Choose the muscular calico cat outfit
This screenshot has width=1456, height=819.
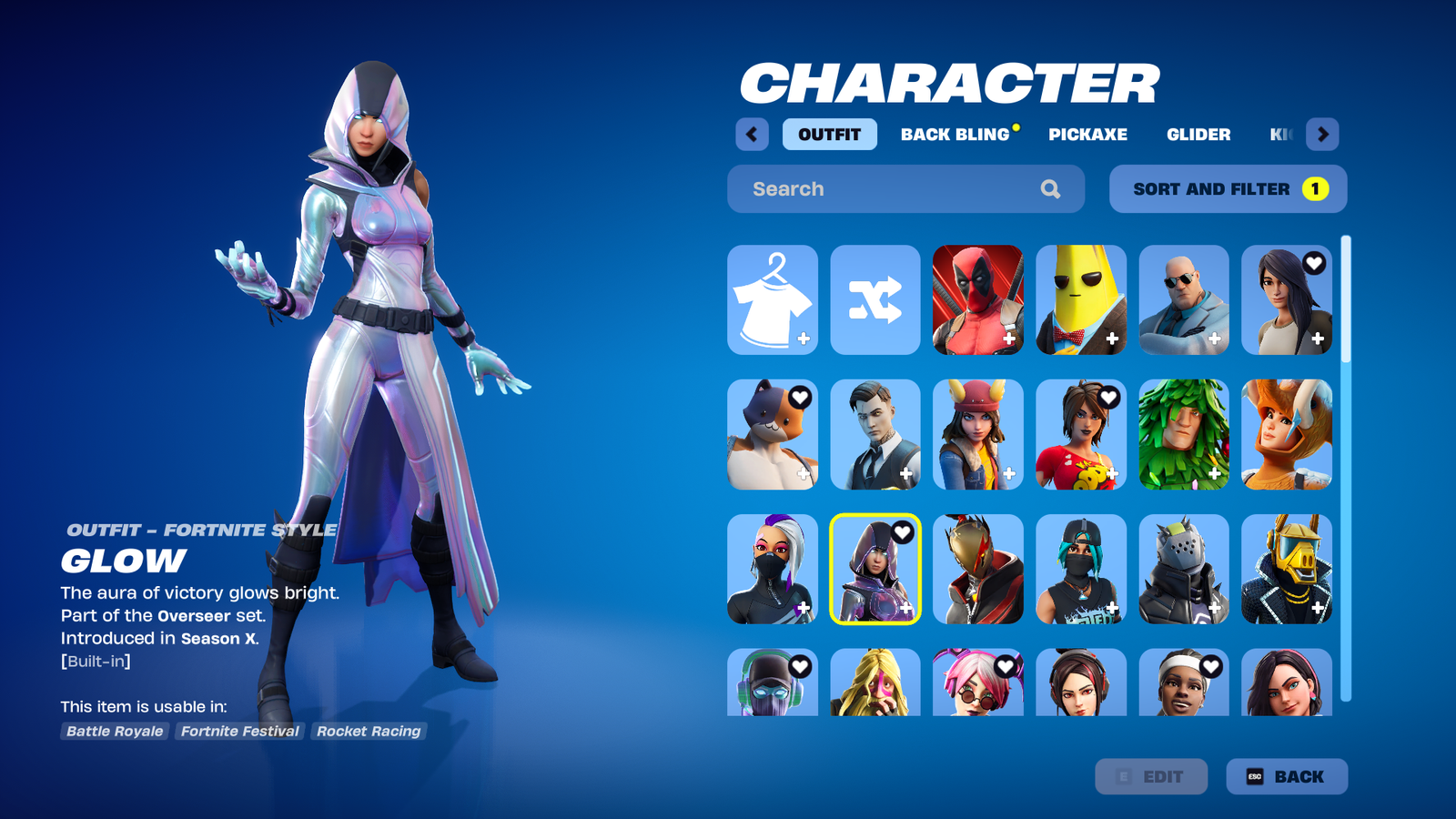(773, 434)
